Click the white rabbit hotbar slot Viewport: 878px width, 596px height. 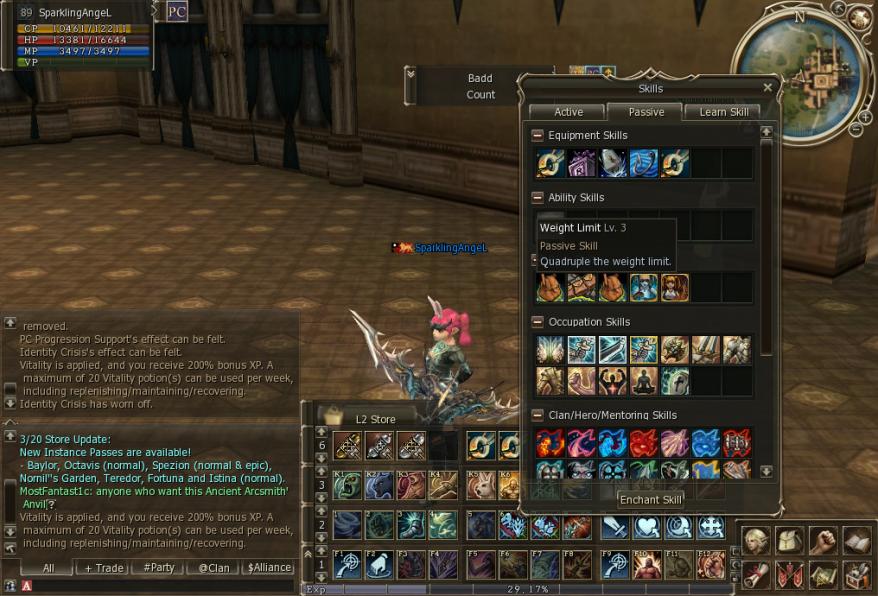(481, 486)
